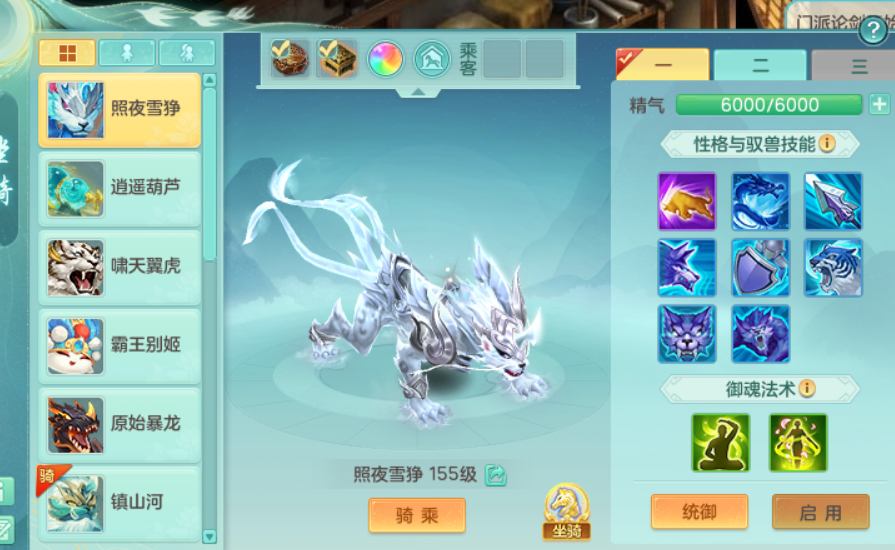The height and width of the screenshot is (550, 895).
Task: Choose the 镇山河 mount entry
Action: click(120, 502)
